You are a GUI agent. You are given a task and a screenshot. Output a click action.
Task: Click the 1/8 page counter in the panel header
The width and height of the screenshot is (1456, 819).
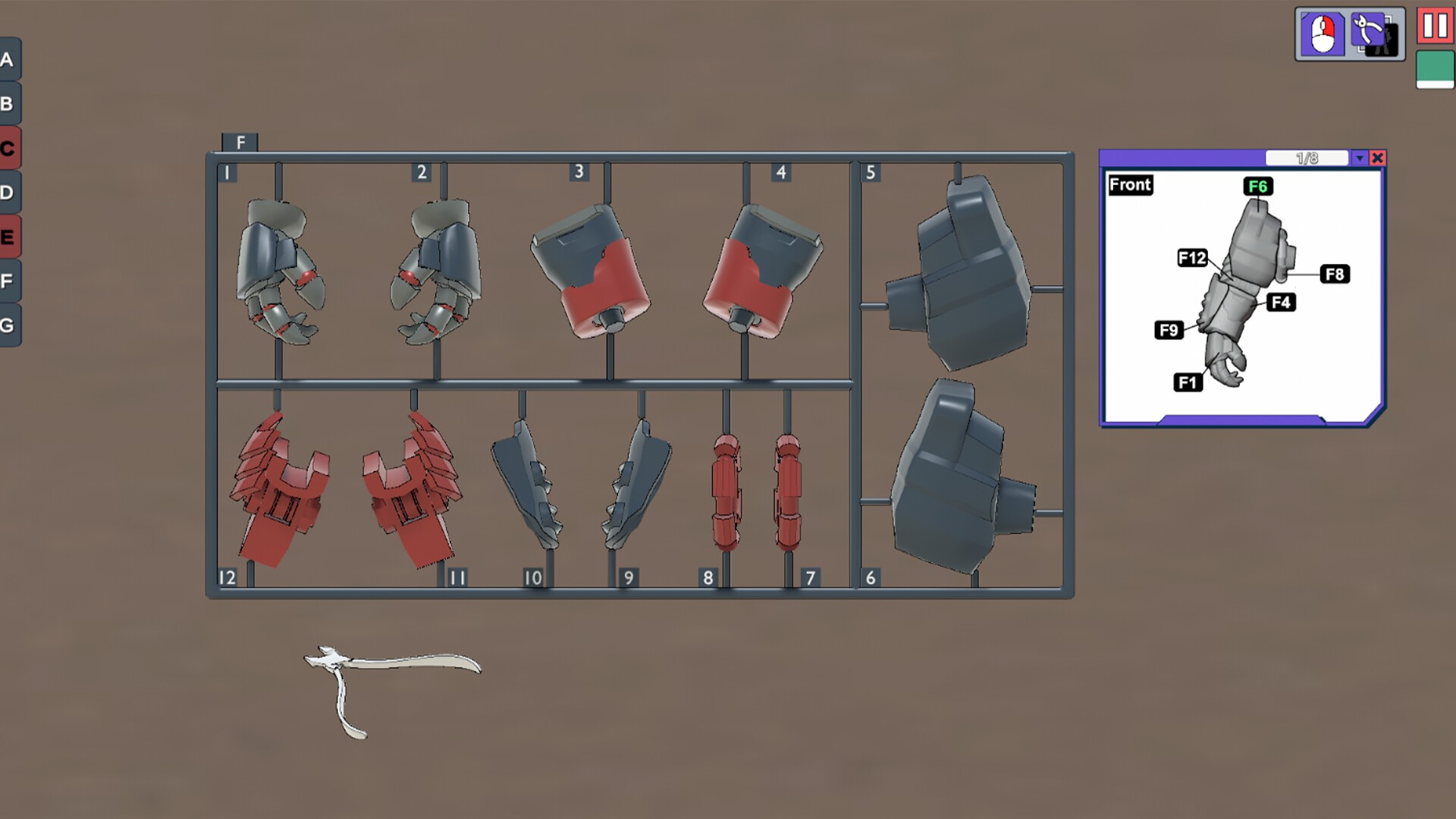(x=1306, y=158)
